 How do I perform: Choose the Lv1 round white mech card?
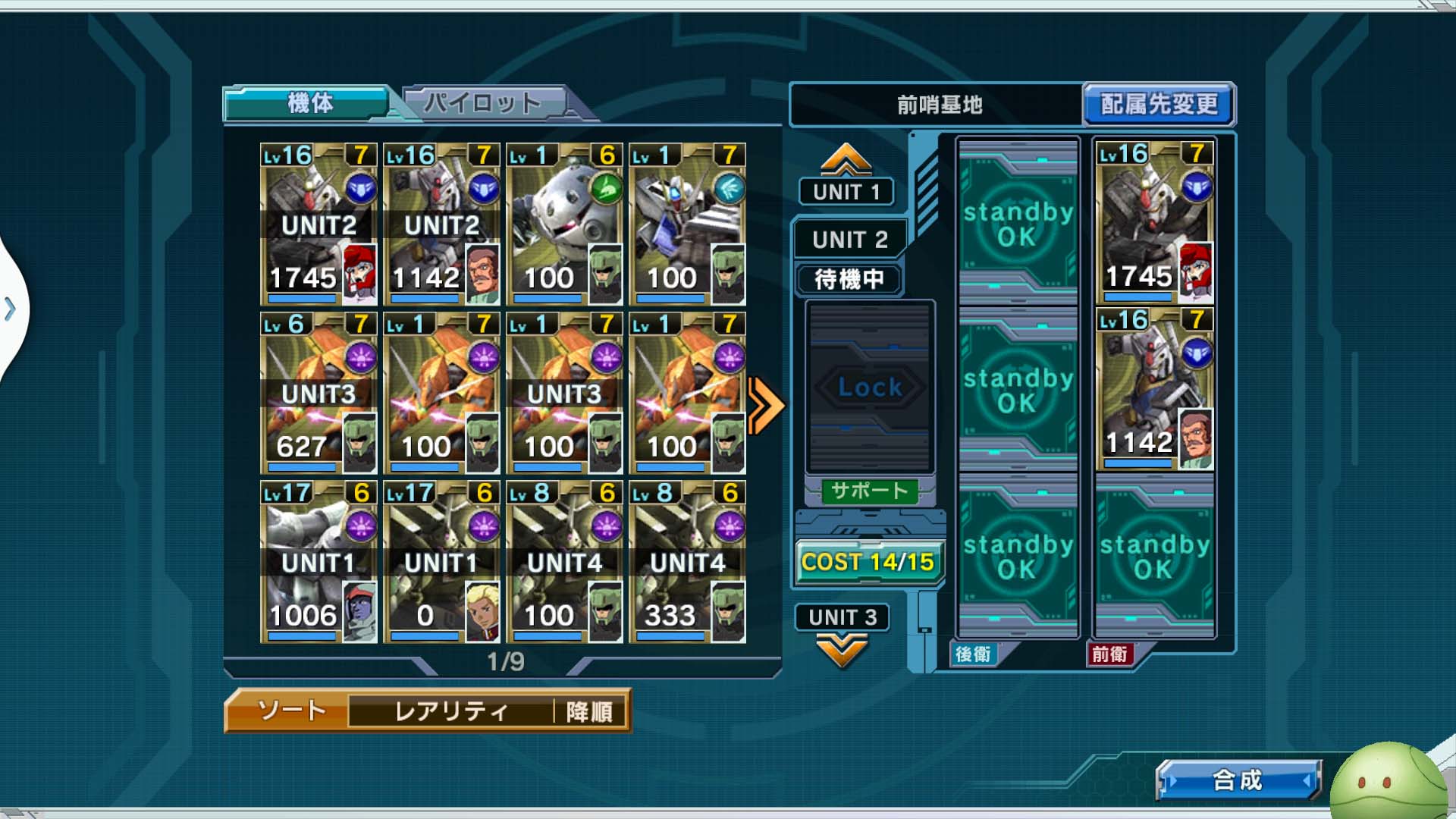click(x=564, y=224)
